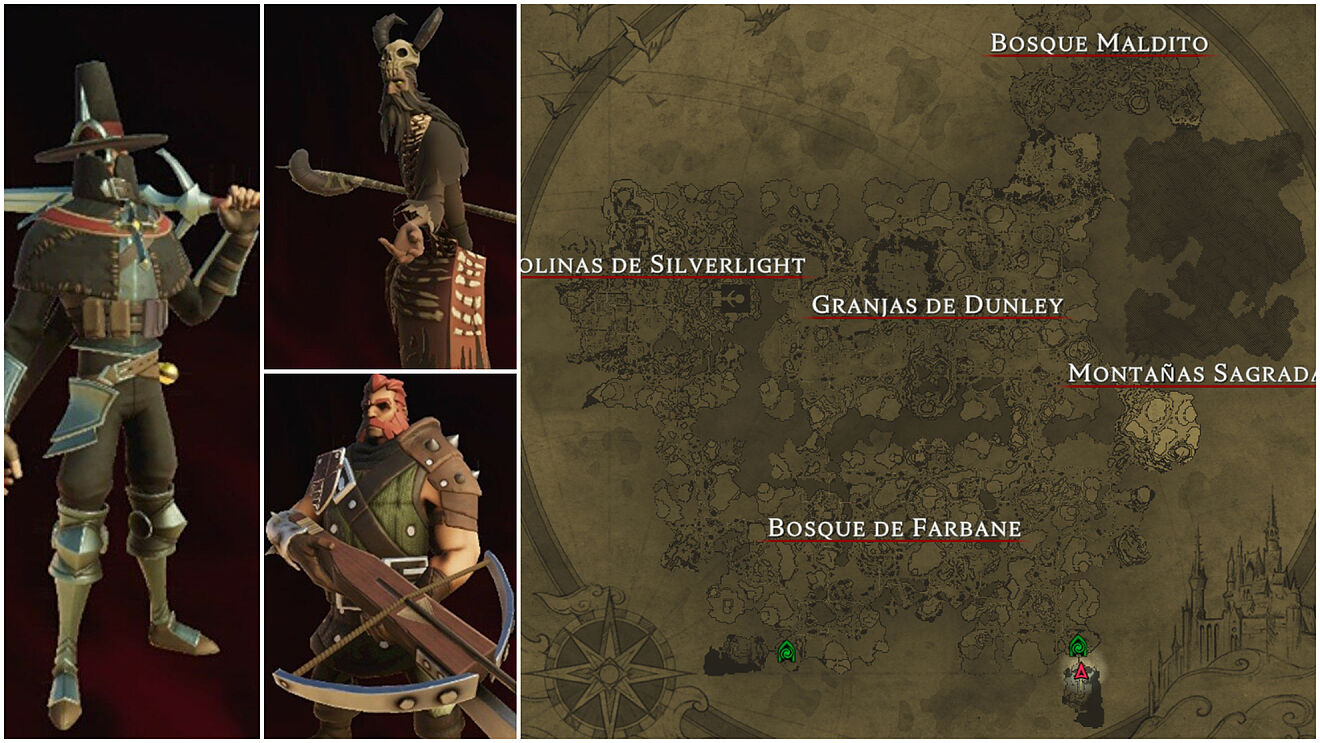1320x743 pixels.
Task: Open the image of the wide-brimmed hat hunter
Action: click(131, 370)
